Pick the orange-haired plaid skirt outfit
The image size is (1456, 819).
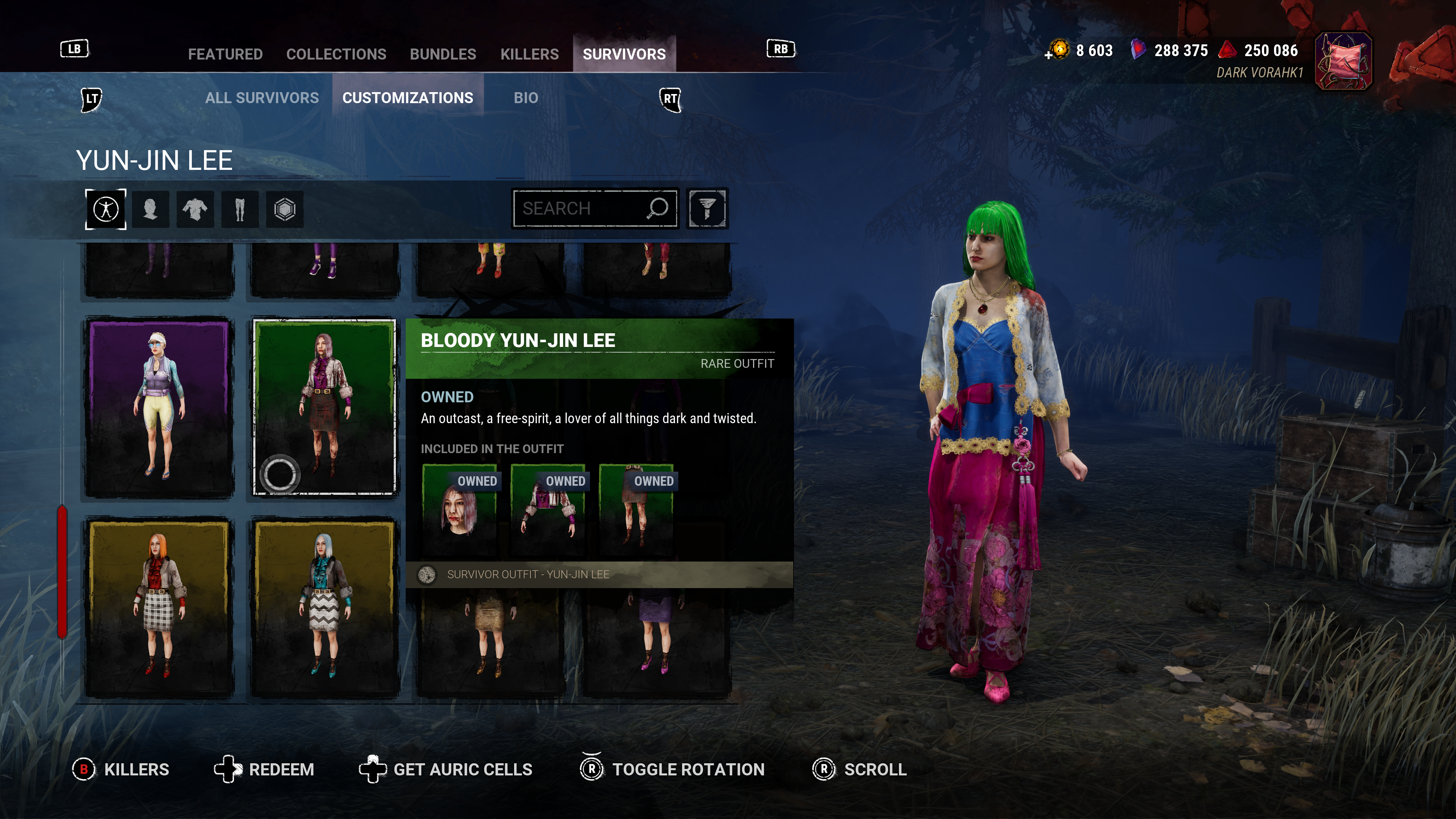(x=159, y=607)
